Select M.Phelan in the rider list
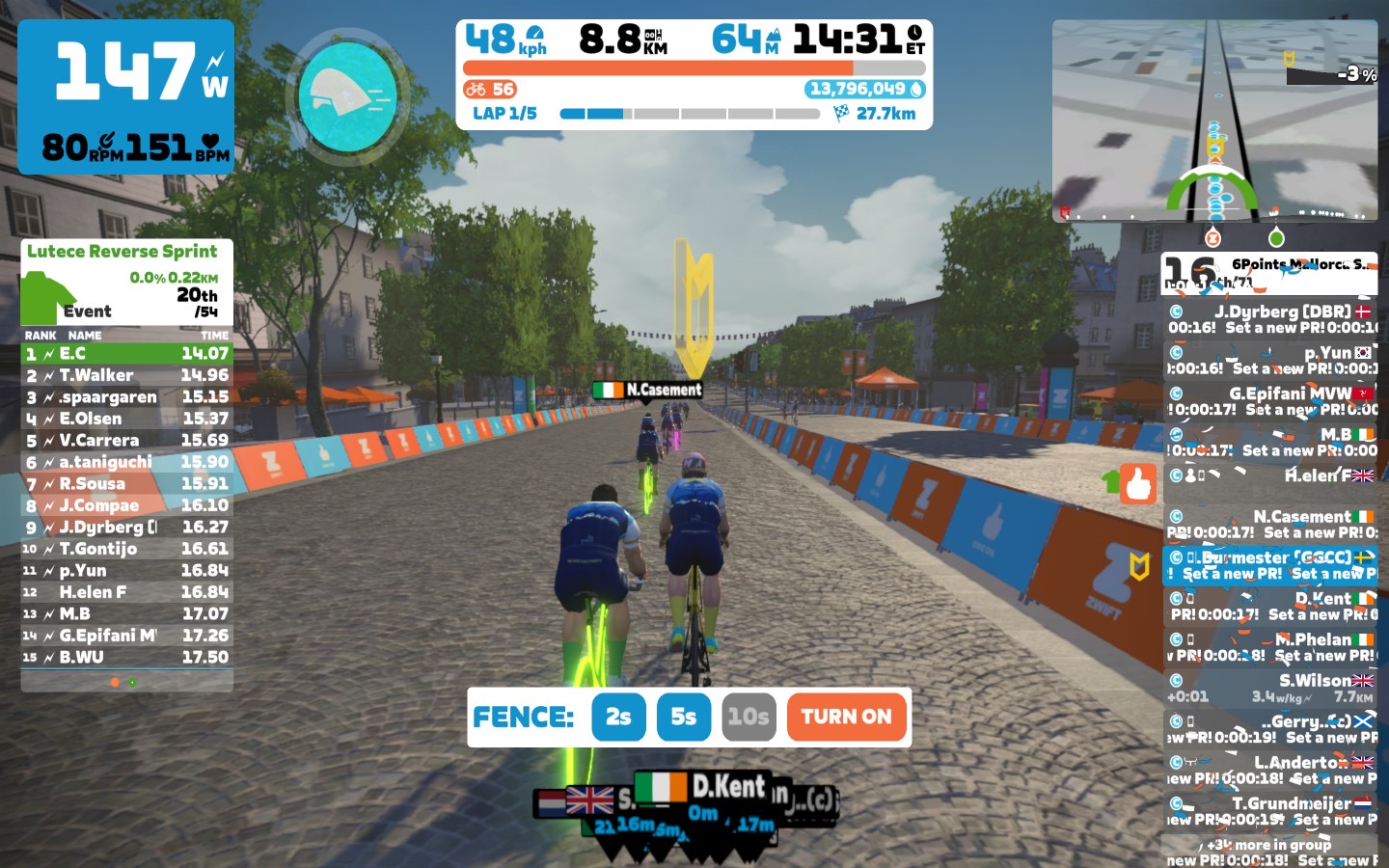Image resolution: width=1389 pixels, height=868 pixels. [x=1270, y=646]
